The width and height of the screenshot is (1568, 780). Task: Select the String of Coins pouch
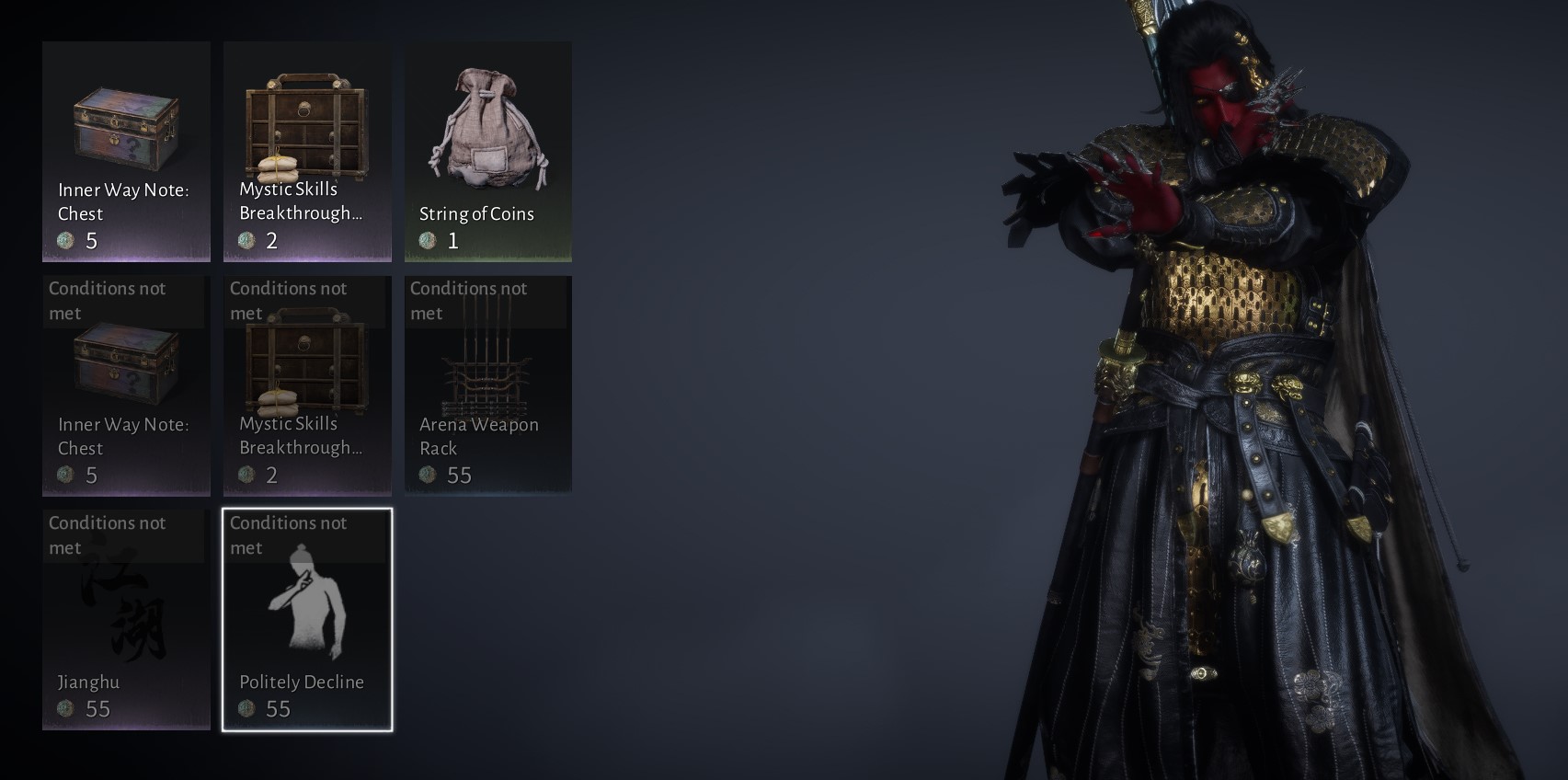pyautogui.click(x=487, y=152)
